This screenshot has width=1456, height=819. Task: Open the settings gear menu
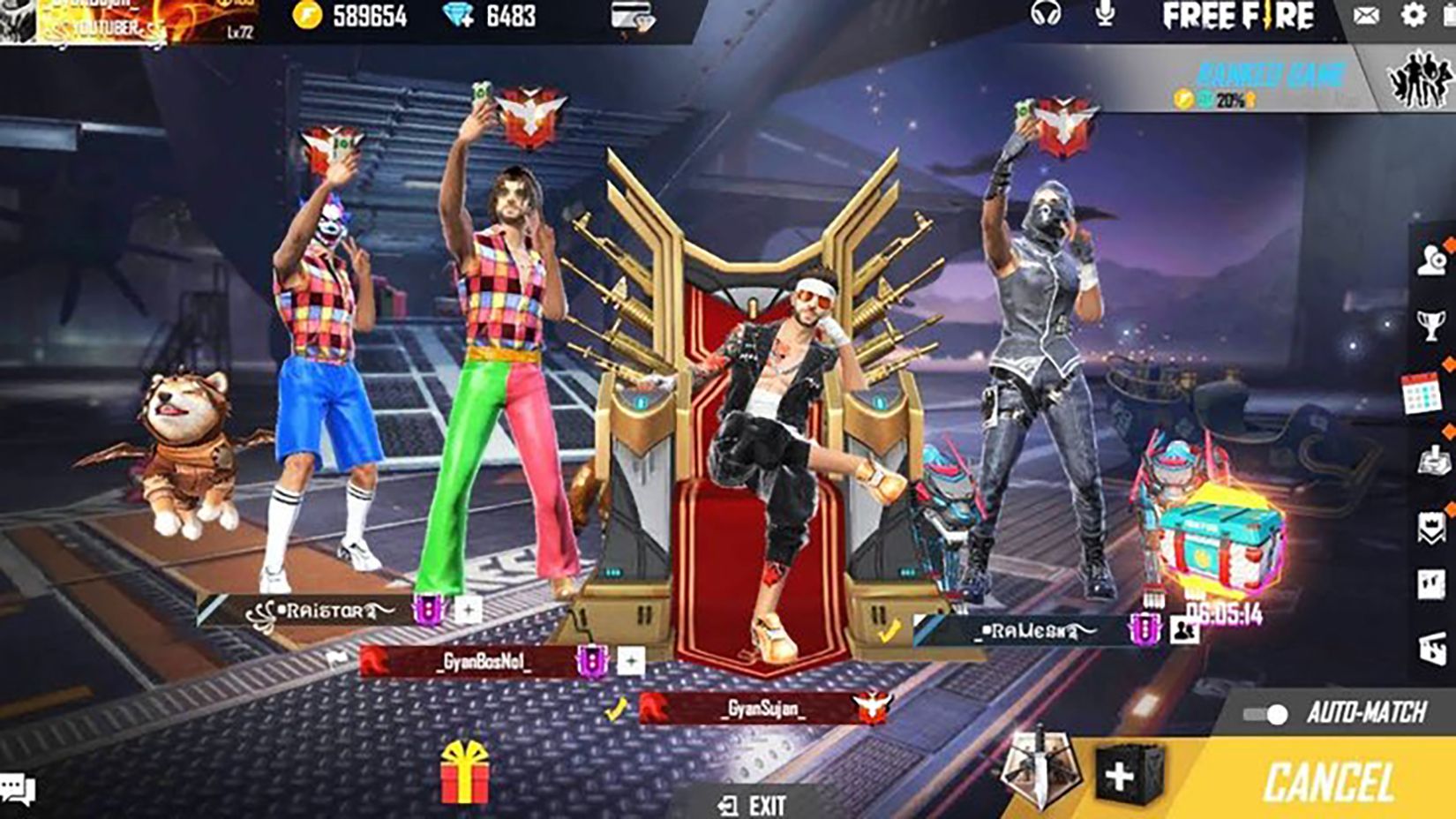[x=1416, y=14]
